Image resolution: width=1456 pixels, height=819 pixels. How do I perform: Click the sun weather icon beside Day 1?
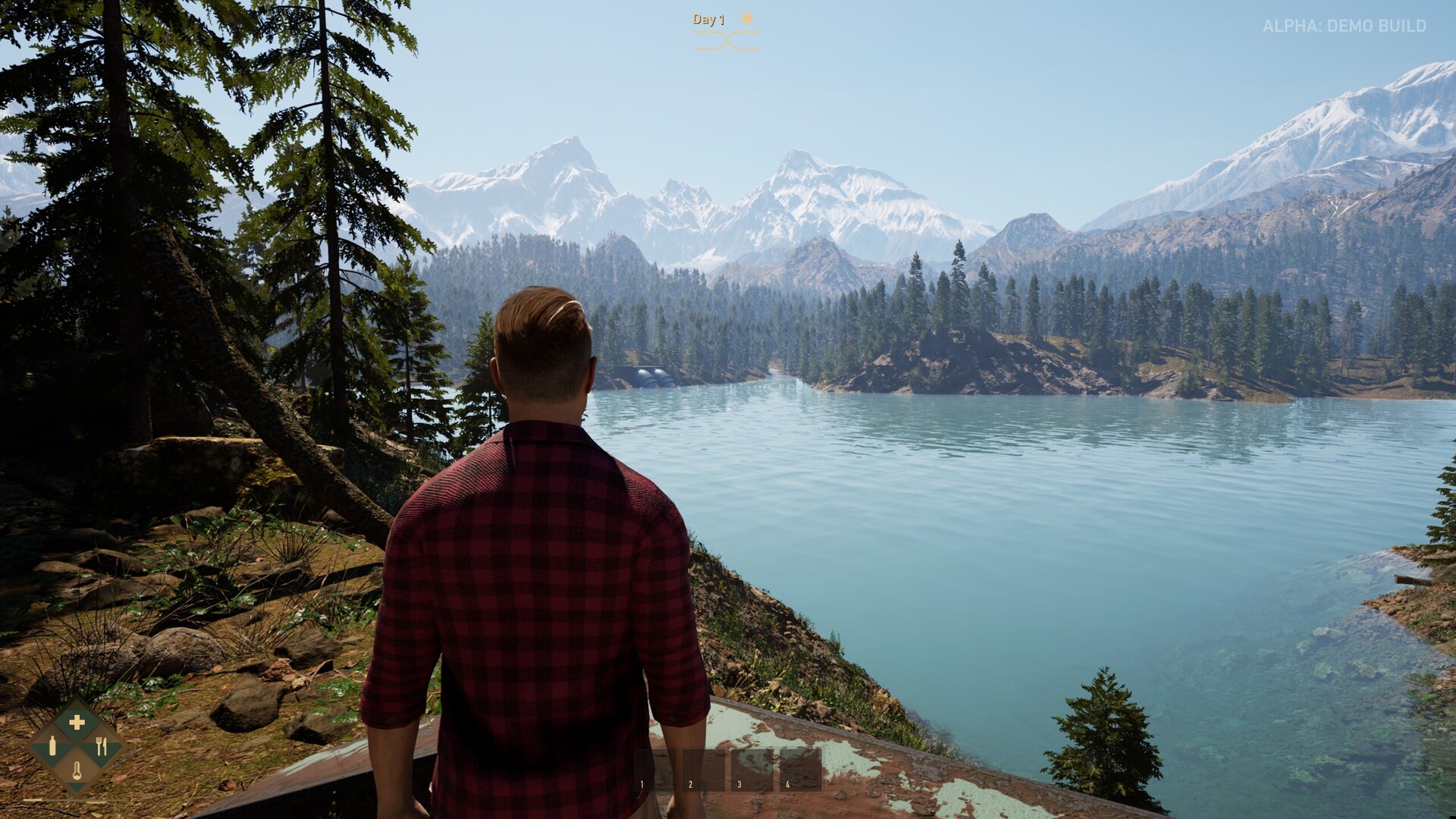[x=746, y=17]
